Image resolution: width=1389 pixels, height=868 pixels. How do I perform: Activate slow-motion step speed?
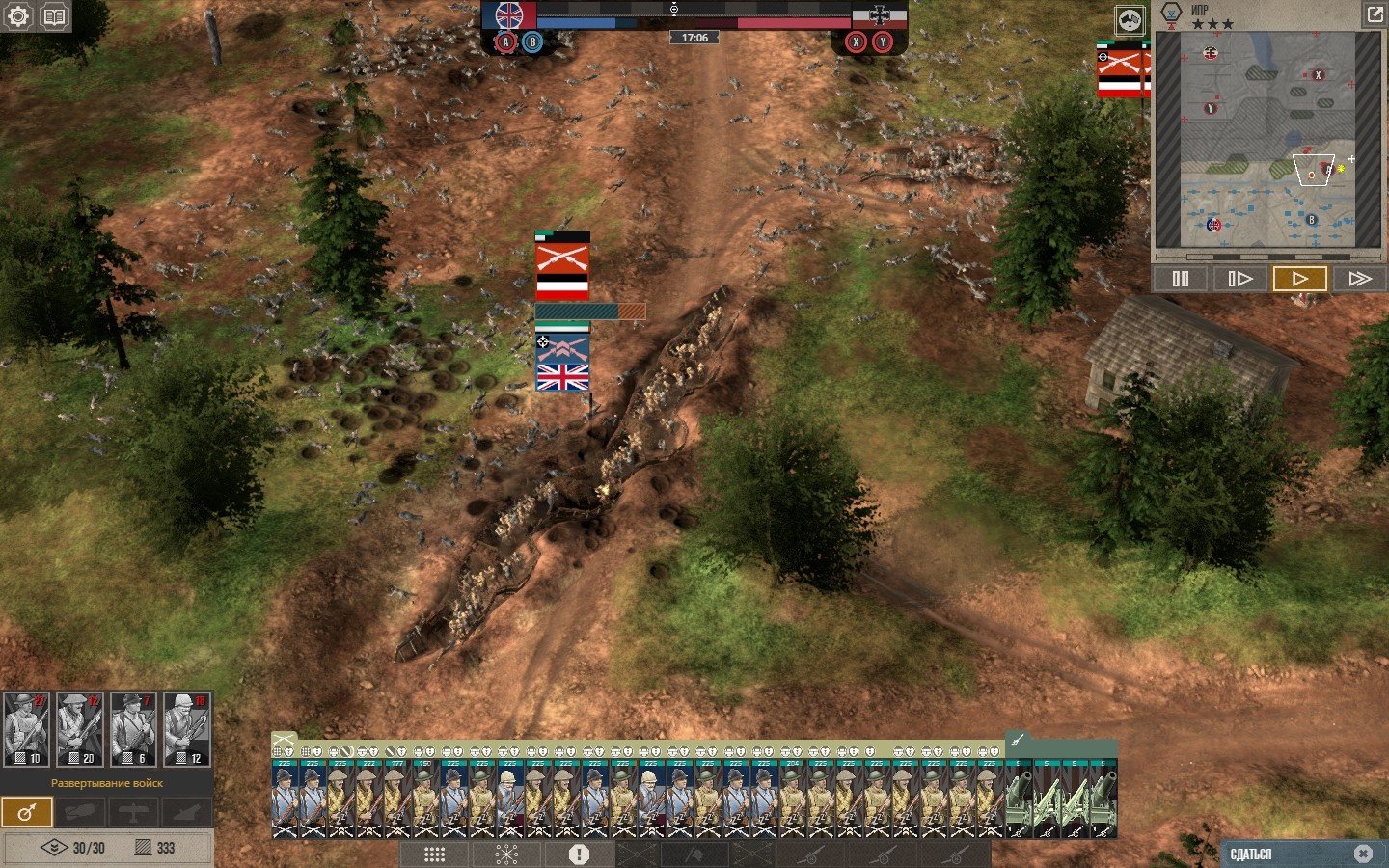coord(1239,279)
